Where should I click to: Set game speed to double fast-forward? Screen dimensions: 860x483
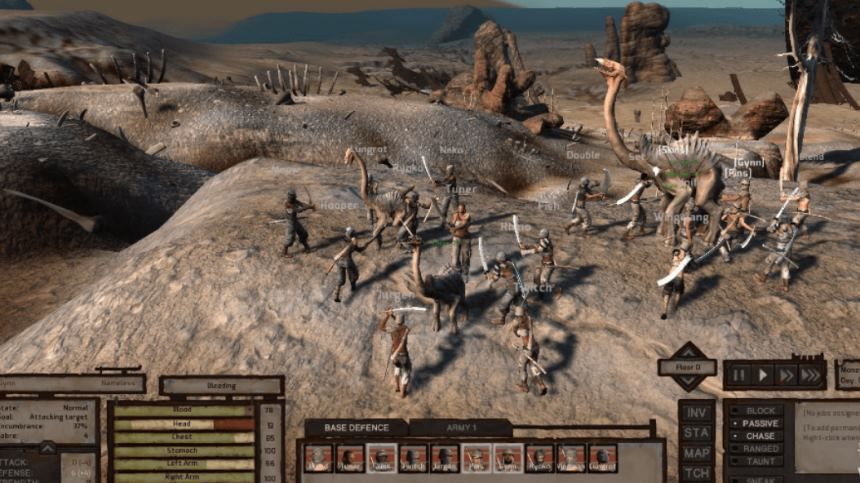pos(786,375)
